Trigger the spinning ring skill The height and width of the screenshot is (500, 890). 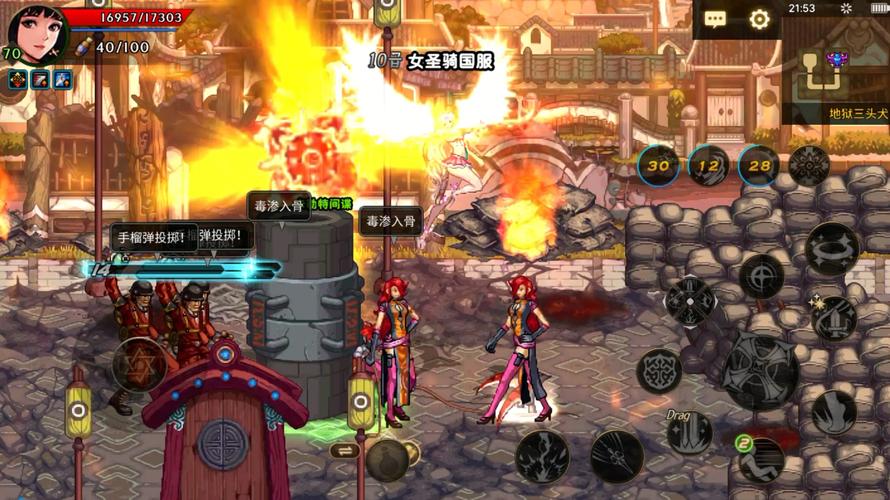coord(831,249)
